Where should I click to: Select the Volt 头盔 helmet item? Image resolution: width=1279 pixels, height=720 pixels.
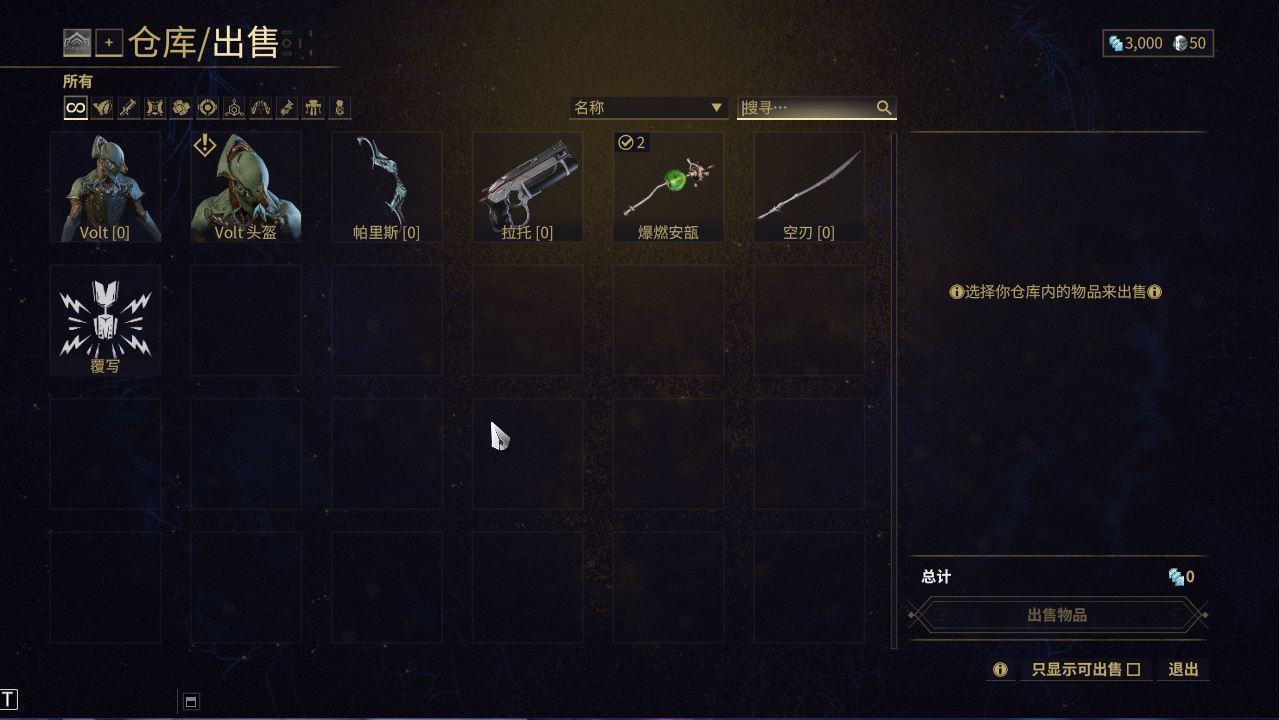(246, 188)
